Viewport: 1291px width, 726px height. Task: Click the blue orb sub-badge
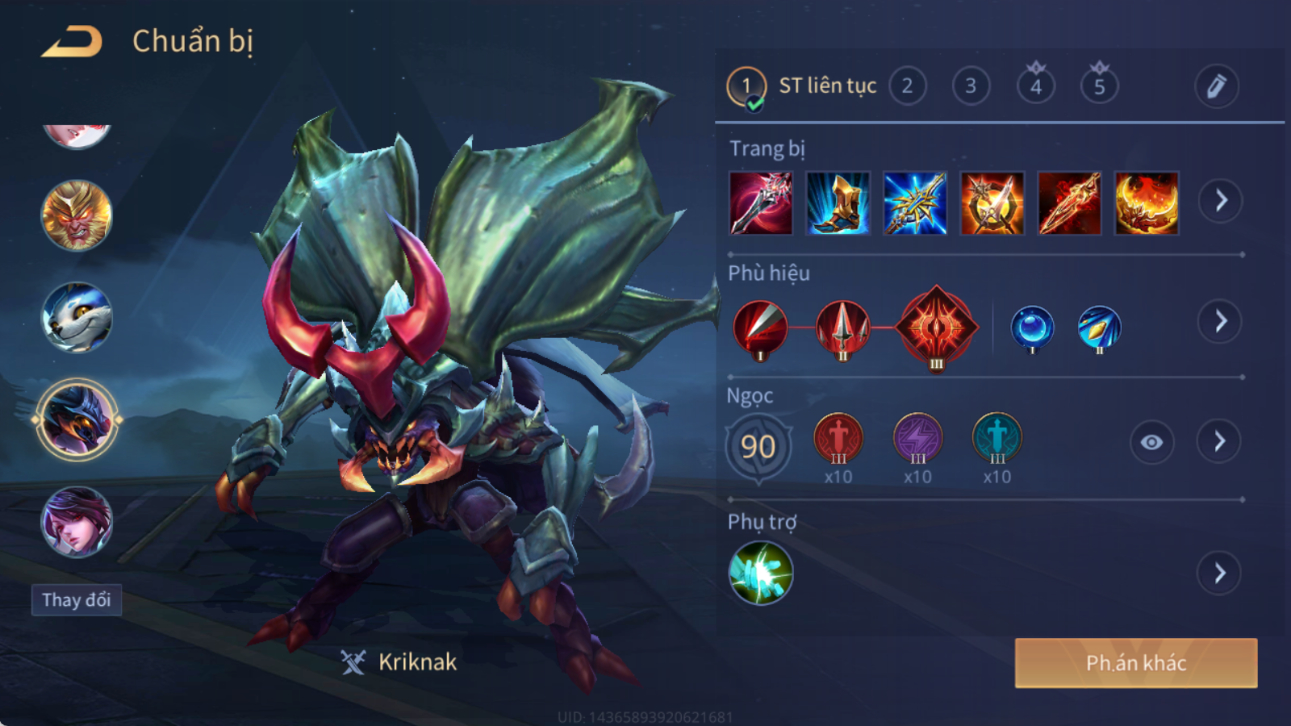1031,328
